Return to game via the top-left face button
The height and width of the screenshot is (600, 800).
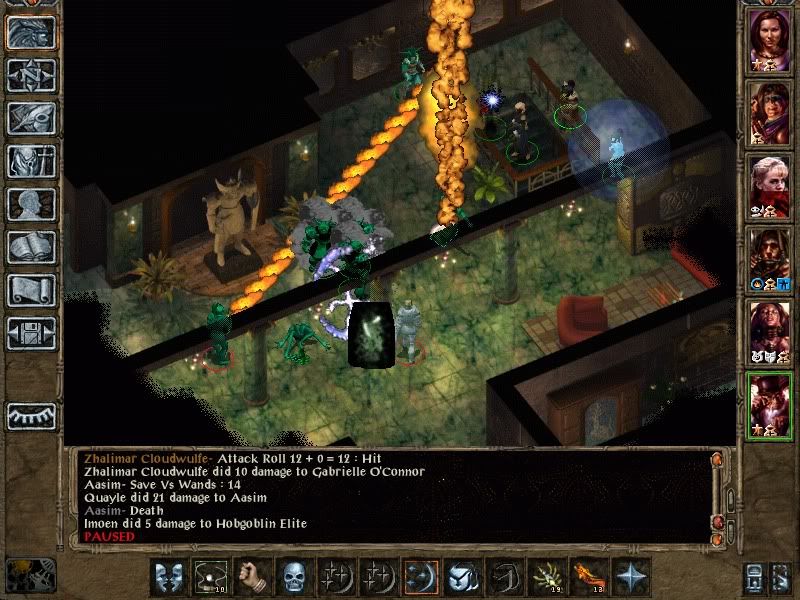31,32
